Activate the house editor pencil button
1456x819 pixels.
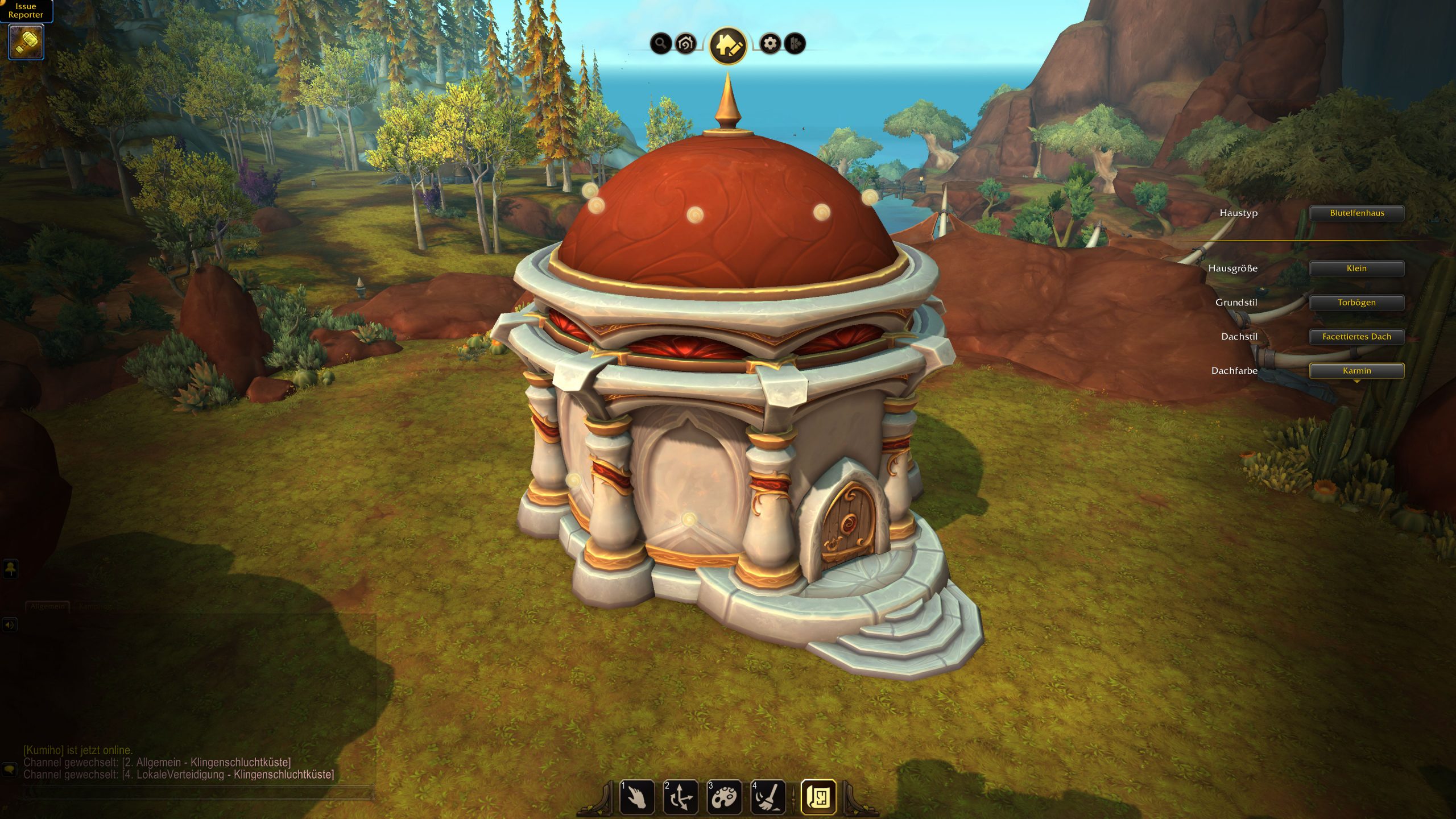pos(728,45)
